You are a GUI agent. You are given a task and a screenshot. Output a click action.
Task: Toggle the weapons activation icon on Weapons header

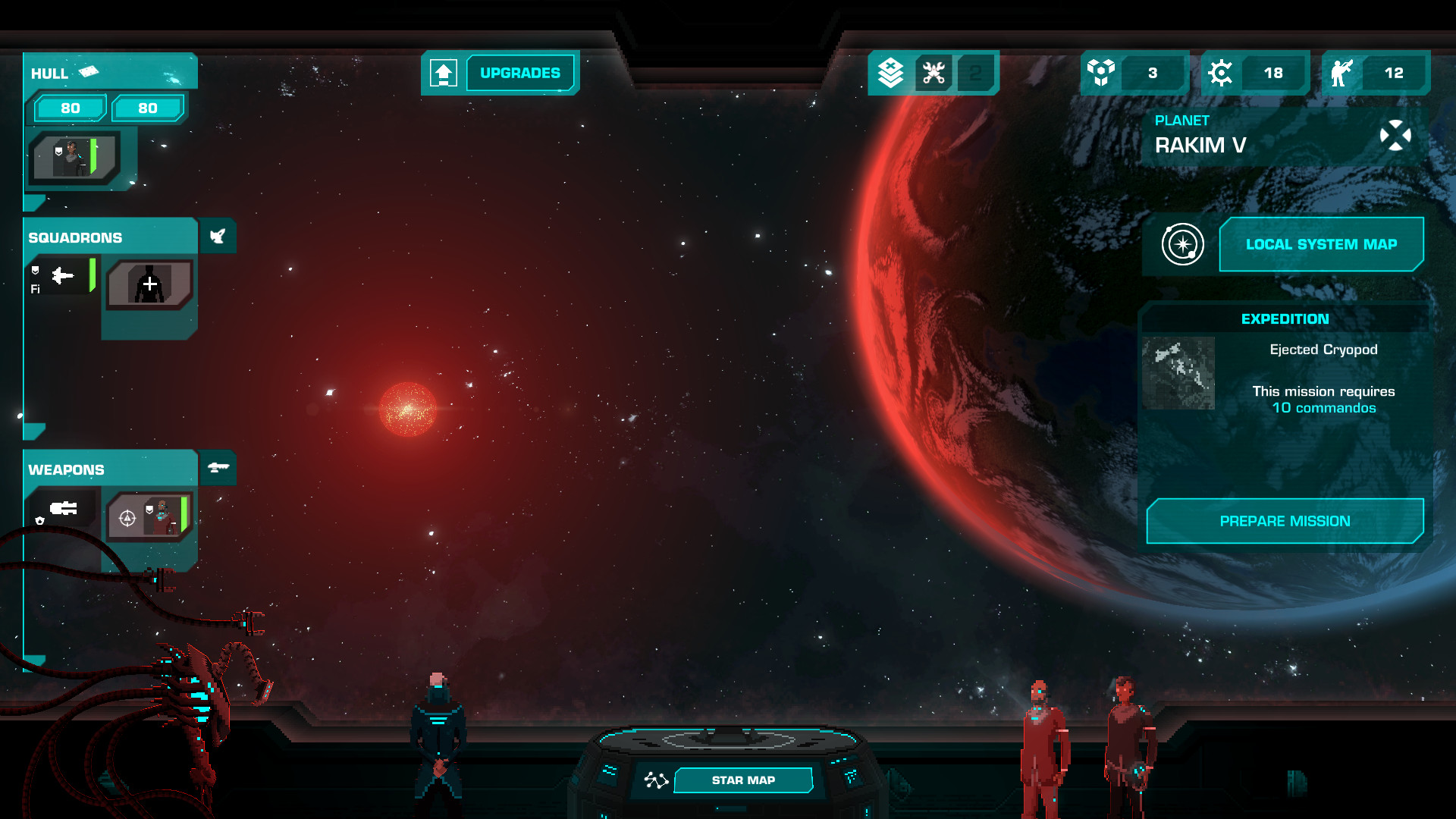[218, 468]
